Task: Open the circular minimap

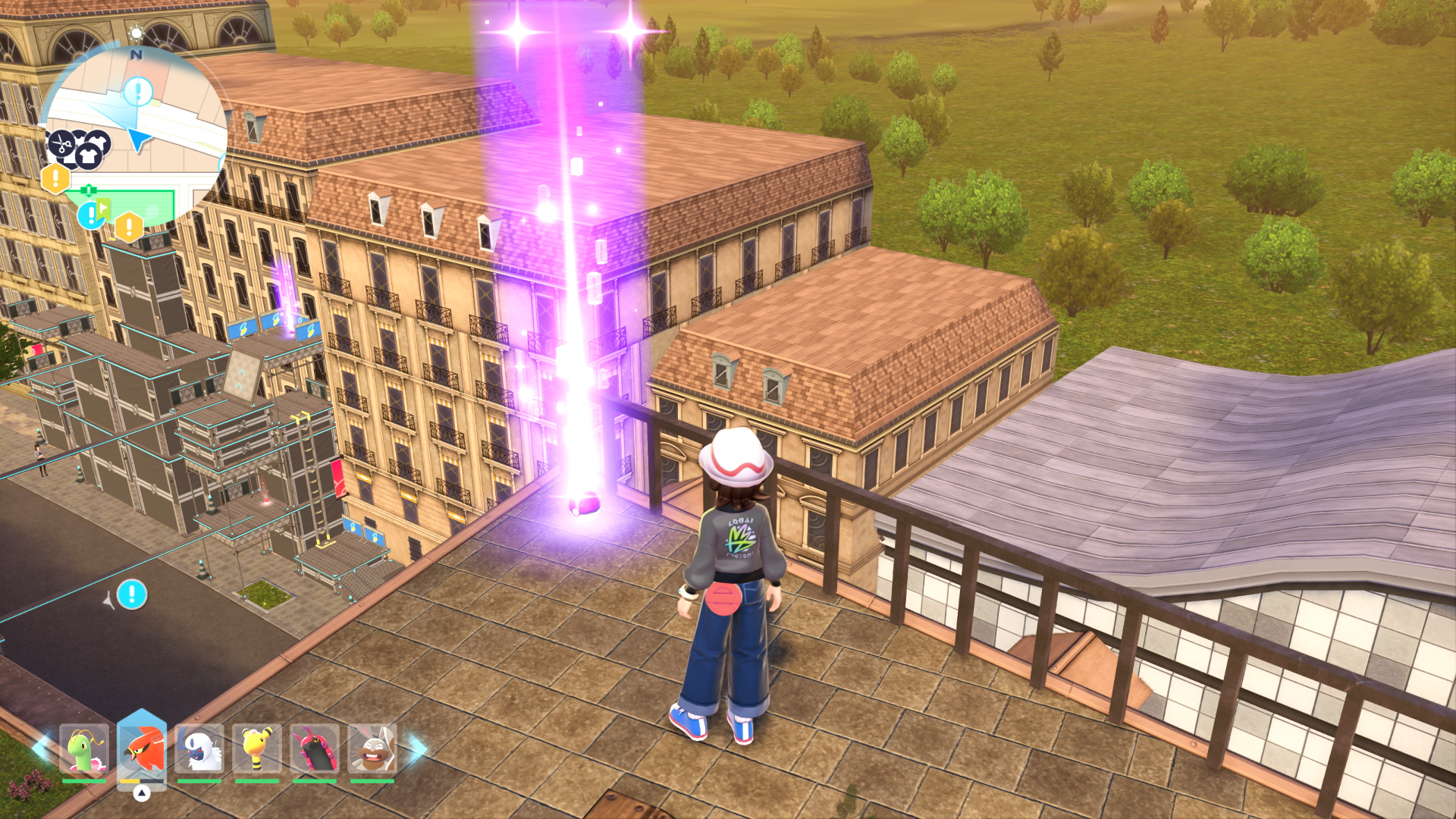Action: pyautogui.click(x=136, y=136)
